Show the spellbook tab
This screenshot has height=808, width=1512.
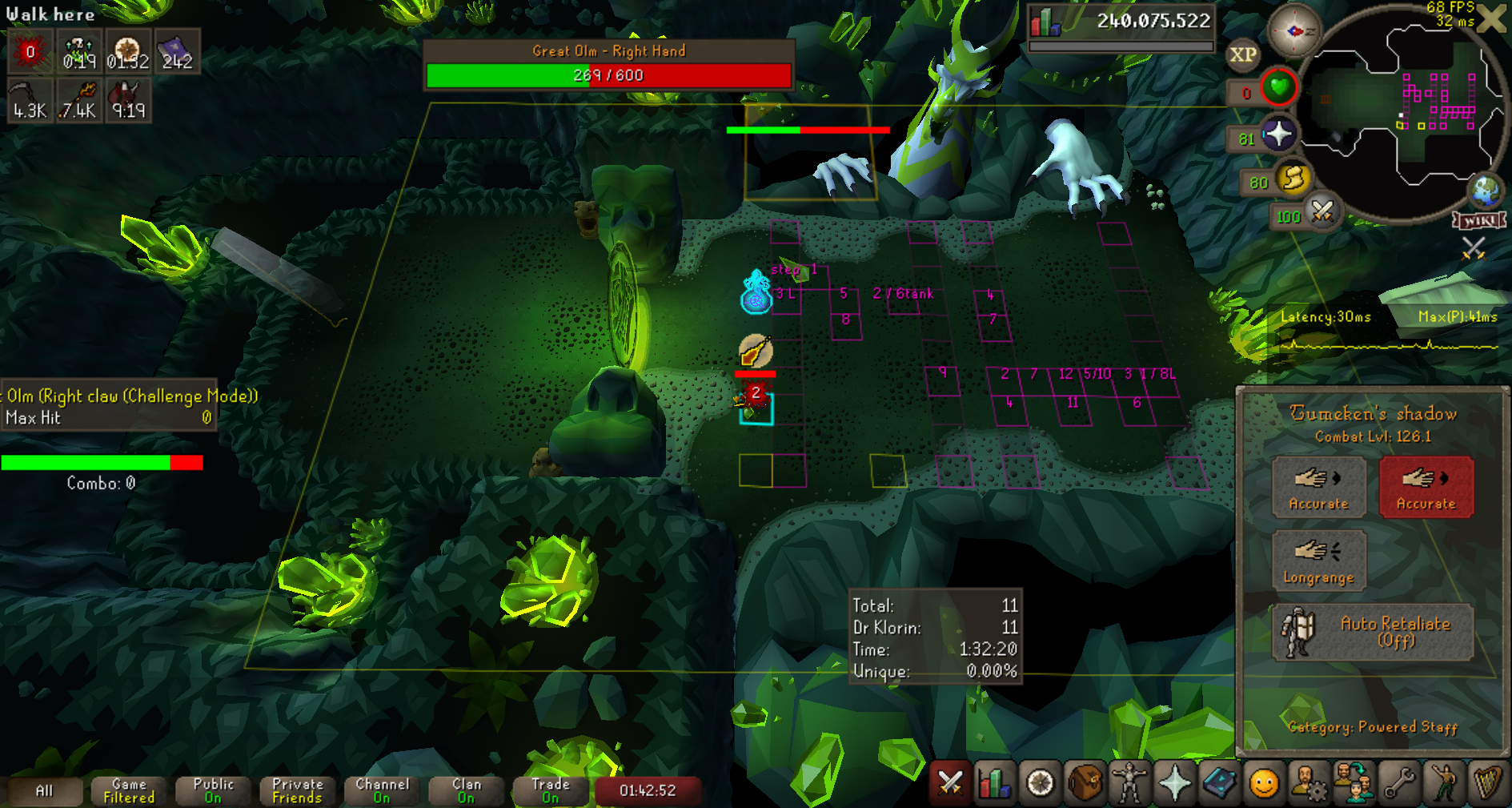1219,783
